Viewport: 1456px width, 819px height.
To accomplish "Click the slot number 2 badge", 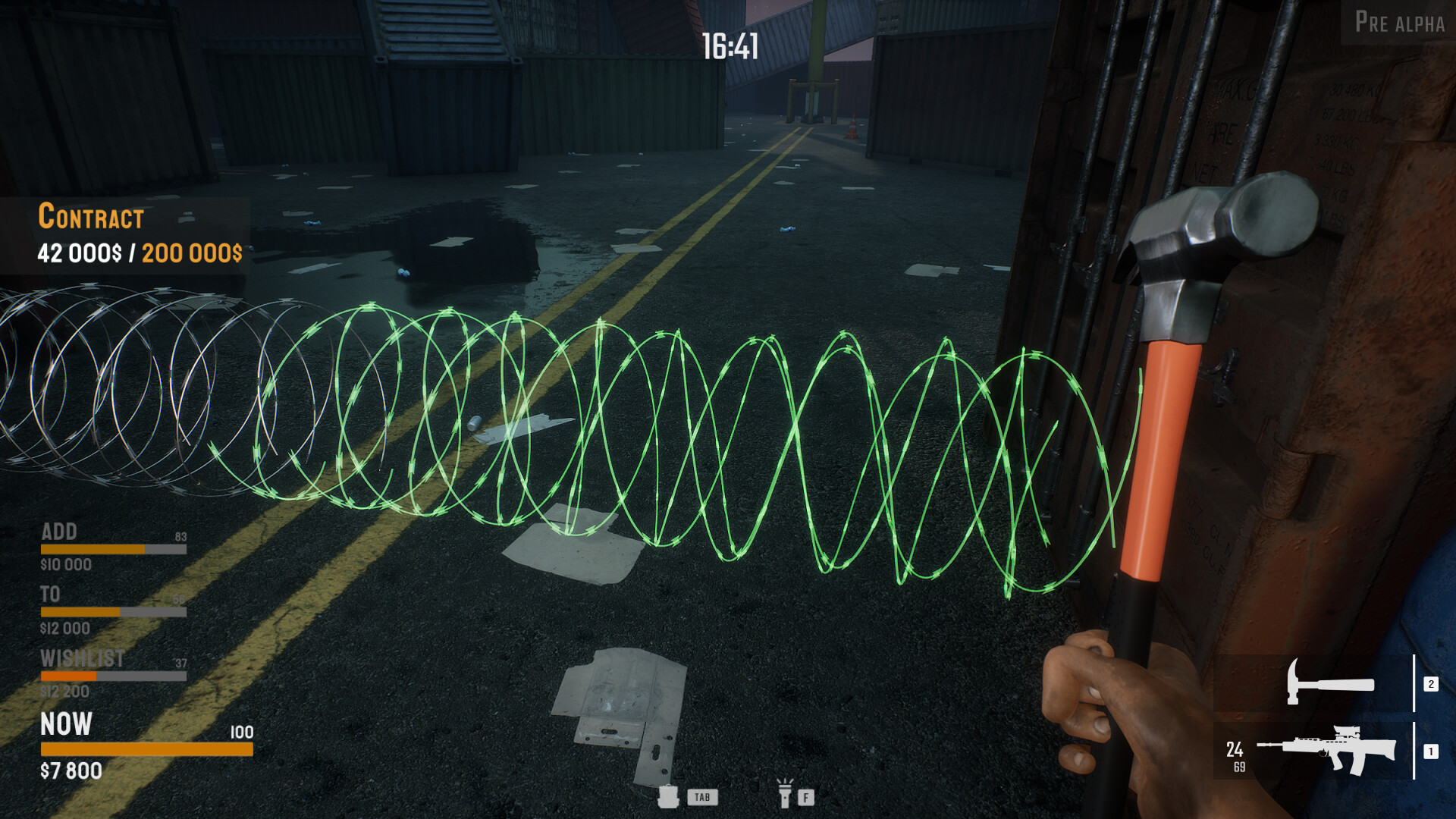I will coord(1430,684).
